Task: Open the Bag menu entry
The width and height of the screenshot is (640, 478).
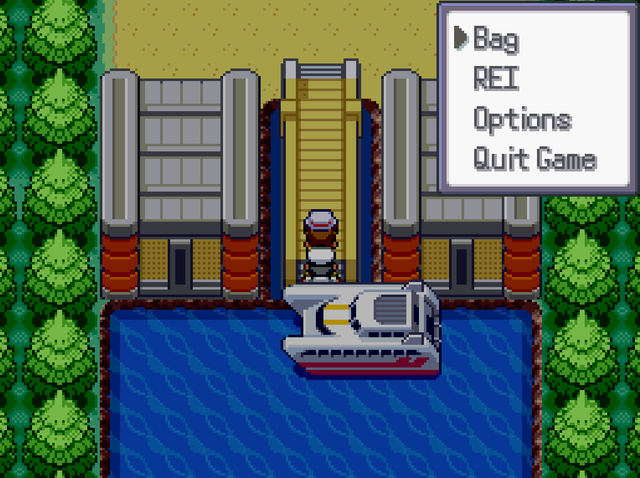Action: tap(496, 39)
